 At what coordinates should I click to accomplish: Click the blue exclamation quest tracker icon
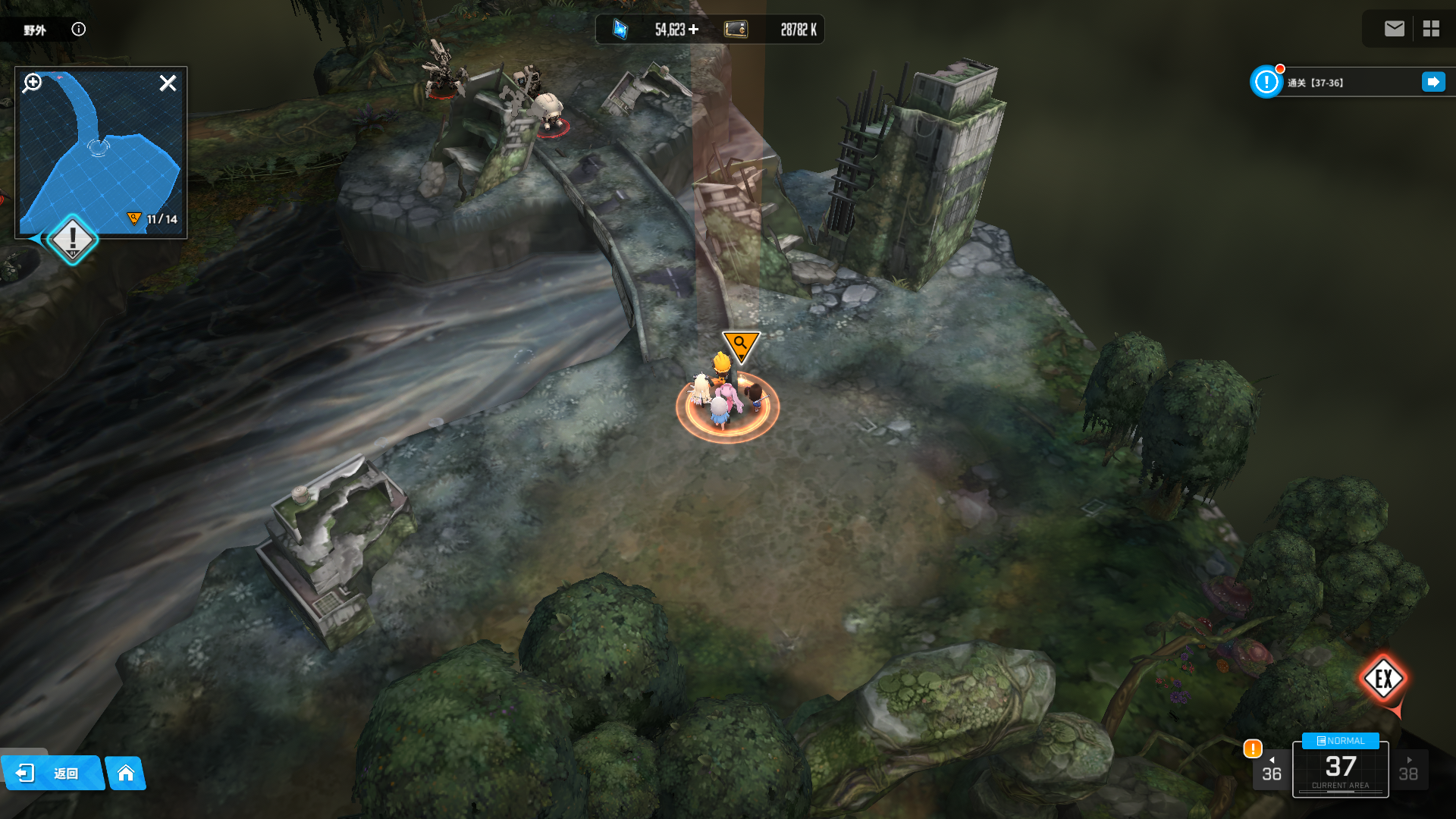(x=1266, y=82)
